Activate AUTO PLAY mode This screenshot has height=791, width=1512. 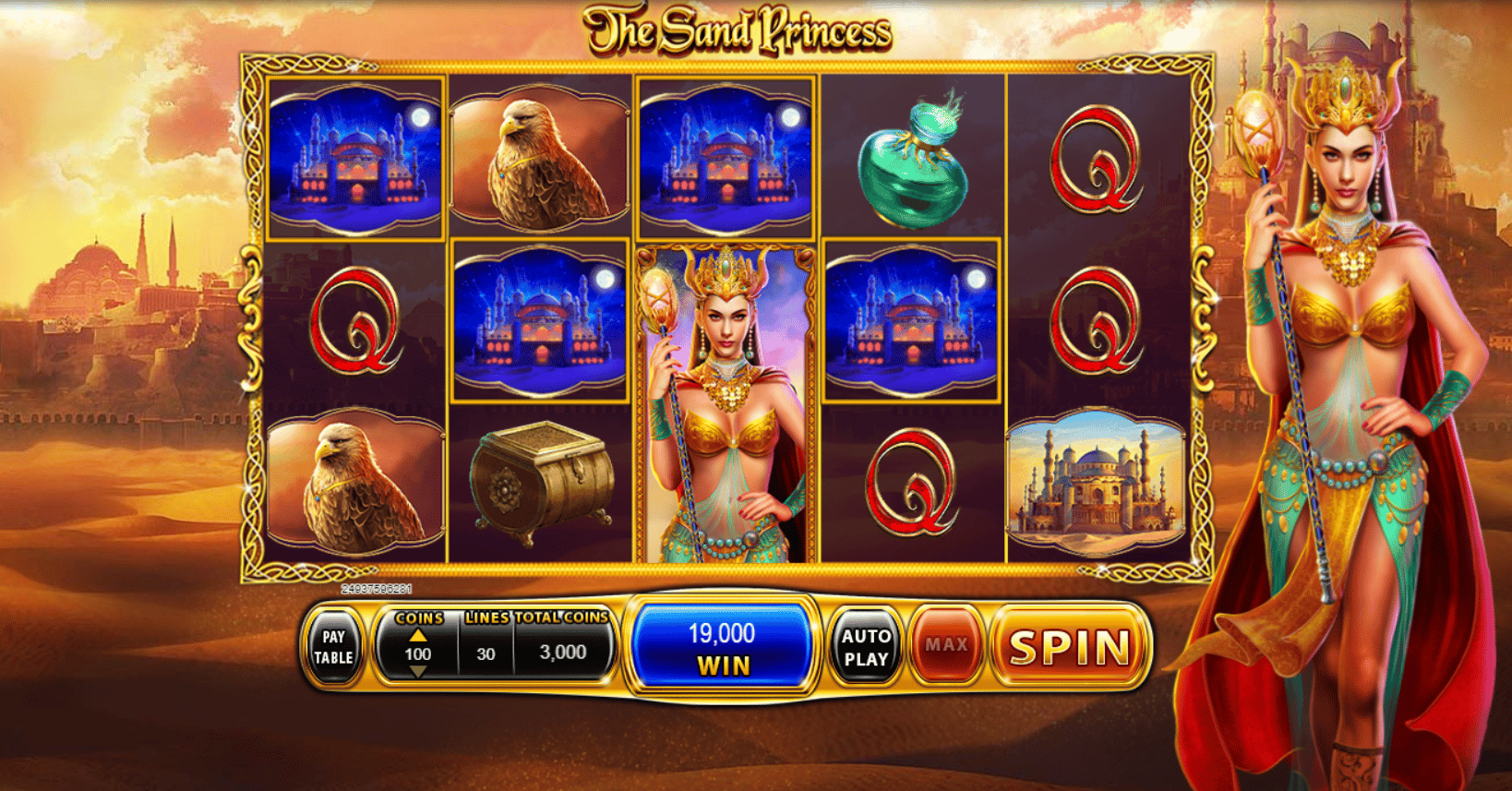click(x=866, y=646)
